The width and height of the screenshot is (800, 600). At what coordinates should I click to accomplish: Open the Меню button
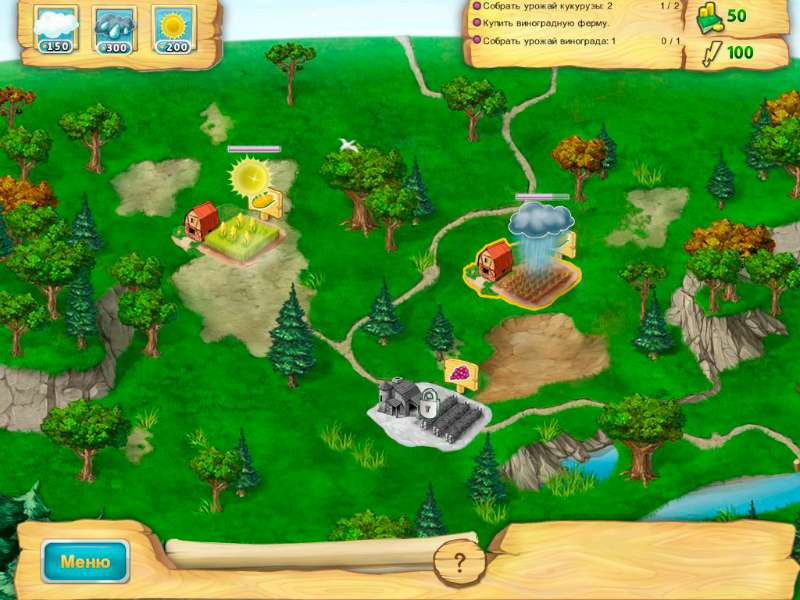tap(85, 561)
